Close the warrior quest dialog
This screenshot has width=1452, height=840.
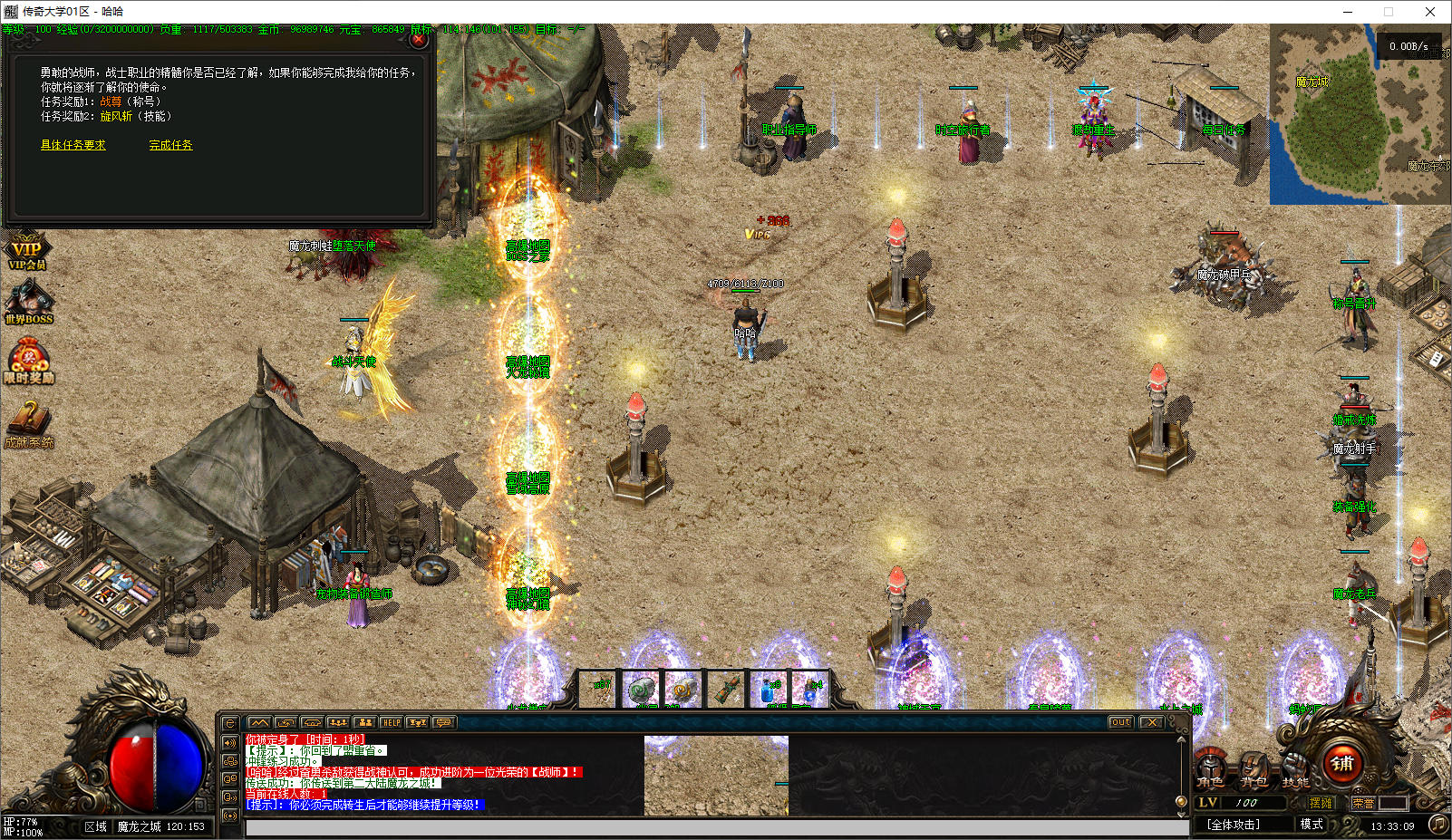tap(418, 39)
